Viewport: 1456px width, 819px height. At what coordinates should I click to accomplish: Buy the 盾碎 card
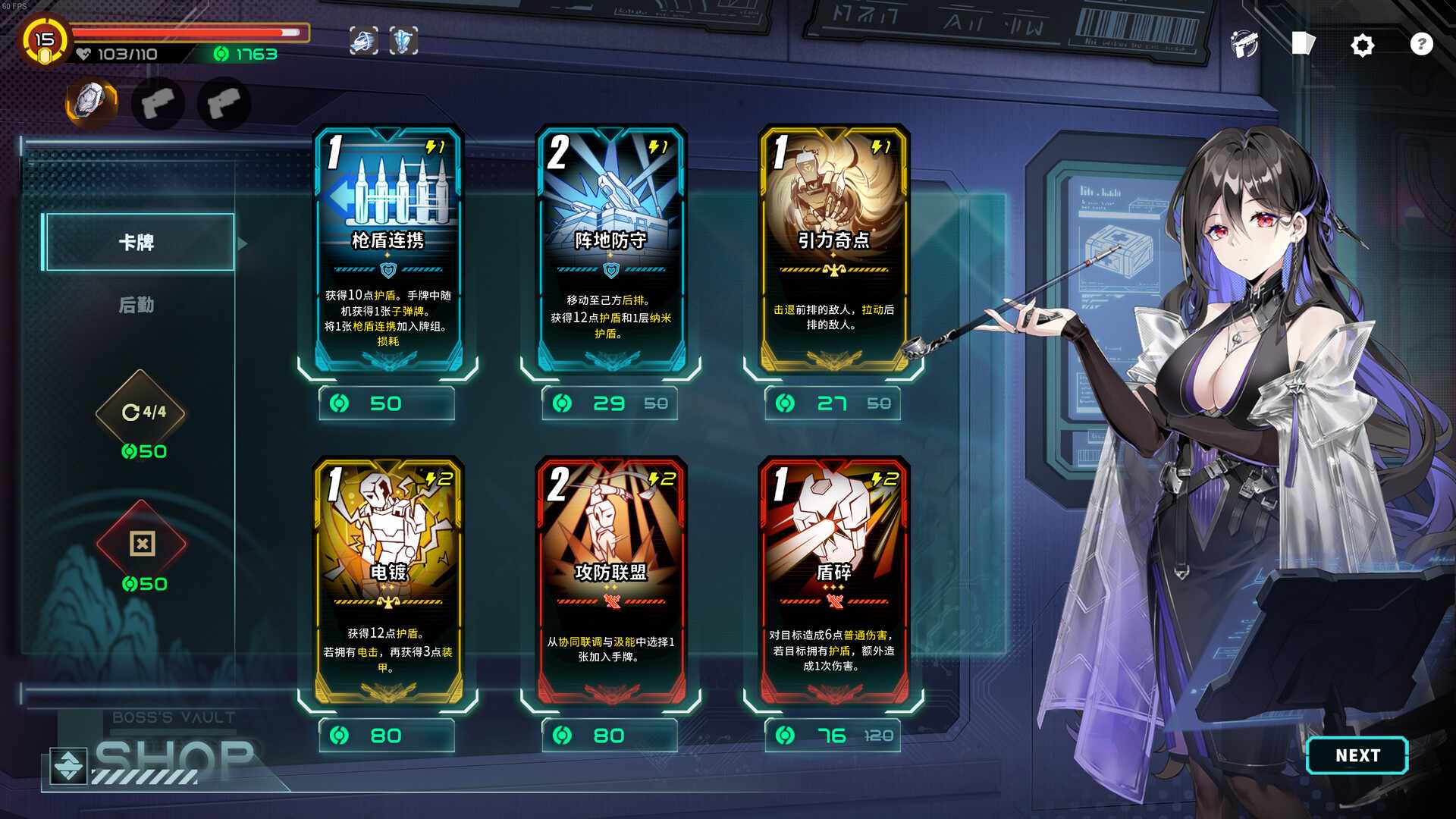click(833, 582)
